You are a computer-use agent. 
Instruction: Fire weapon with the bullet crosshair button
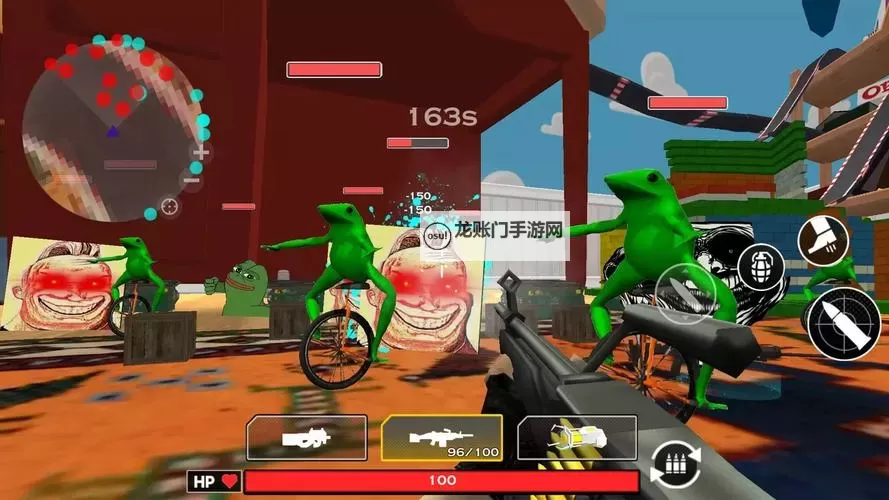(843, 323)
